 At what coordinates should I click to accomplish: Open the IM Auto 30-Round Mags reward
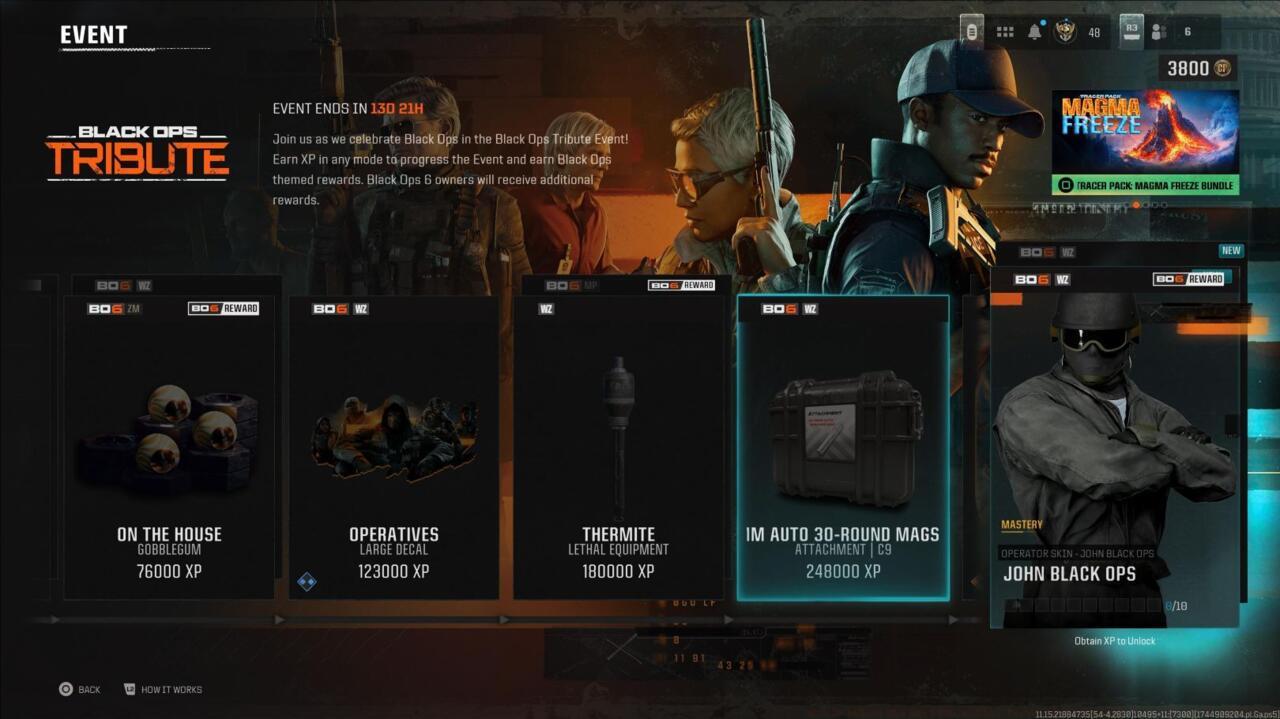pyautogui.click(x=843, y=447)
